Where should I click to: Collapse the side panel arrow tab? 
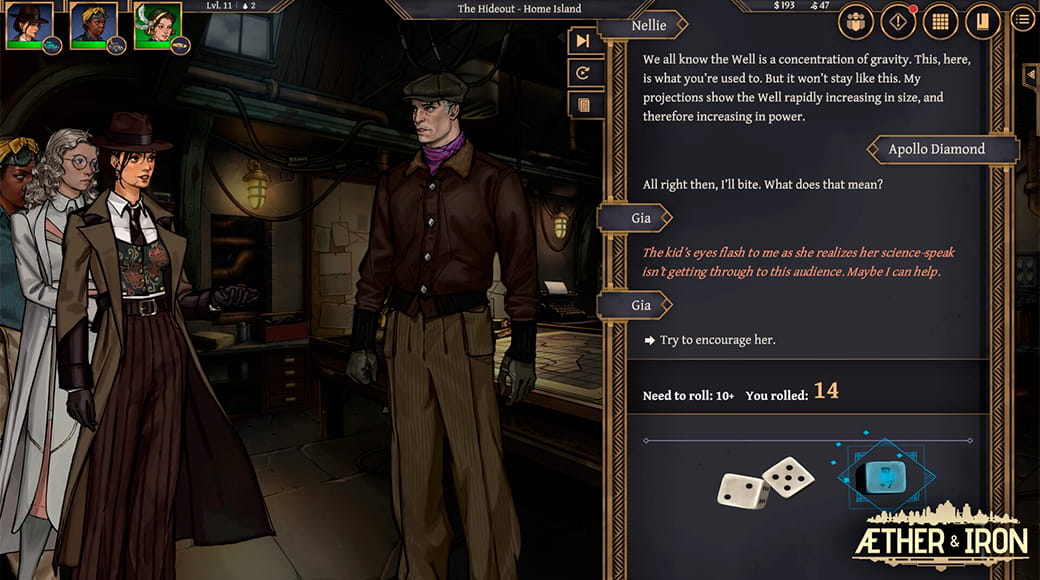[1030, 76]
